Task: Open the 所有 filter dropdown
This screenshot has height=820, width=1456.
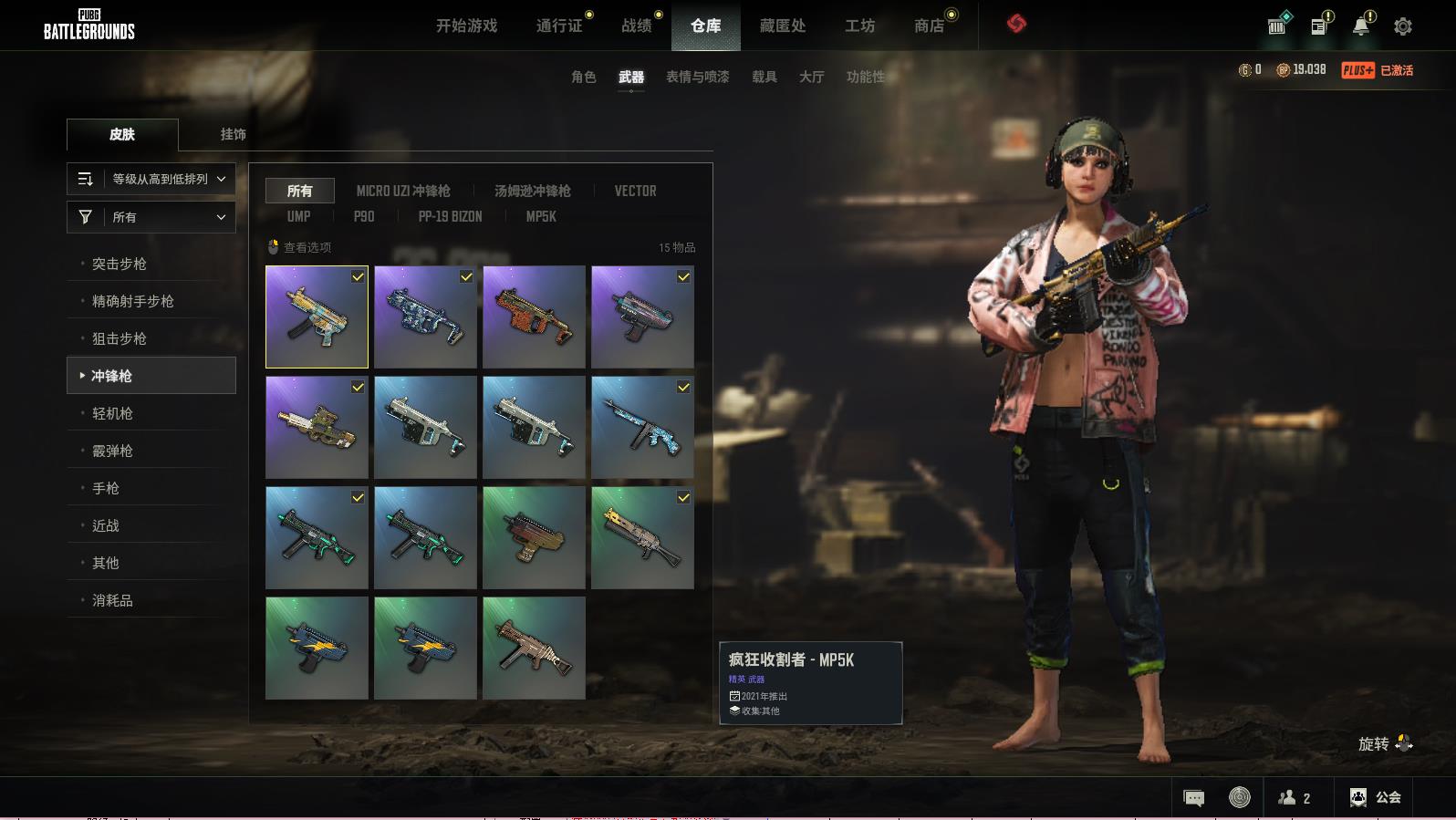Action: pyautogui.click(x=151, y=217)
